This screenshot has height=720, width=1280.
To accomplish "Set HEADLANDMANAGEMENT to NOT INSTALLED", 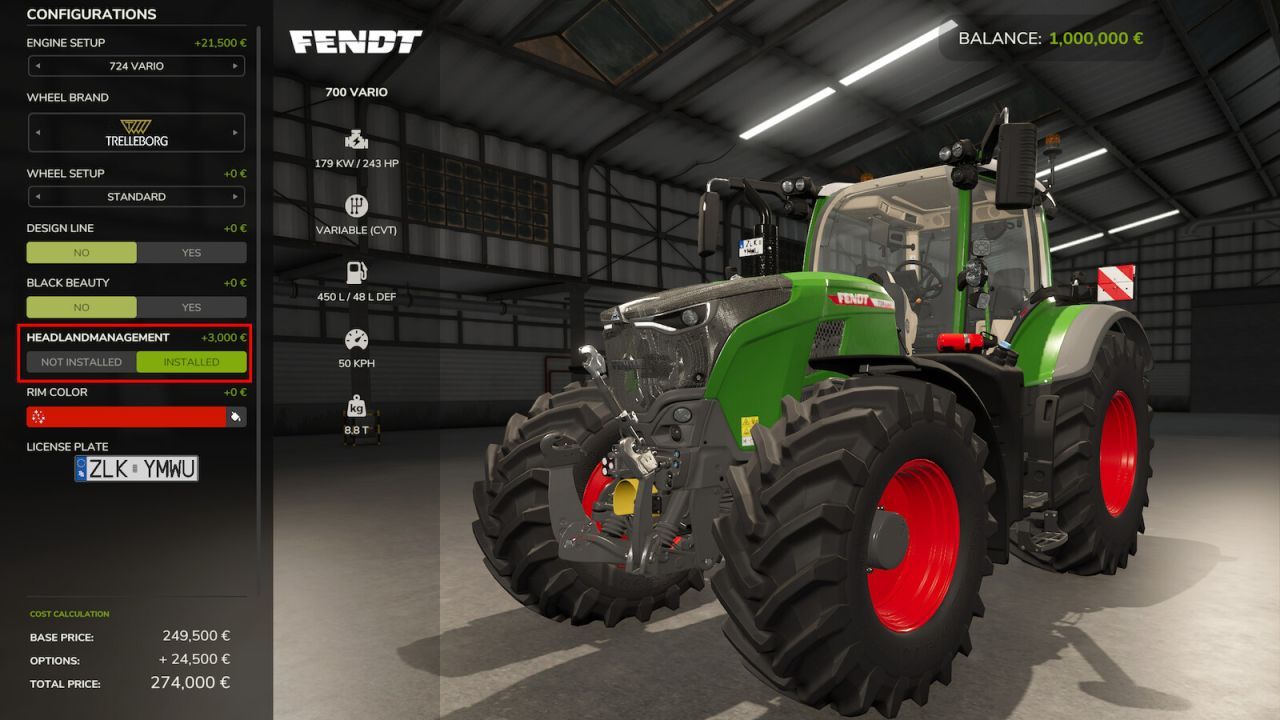I will click(x=82, y=362).
